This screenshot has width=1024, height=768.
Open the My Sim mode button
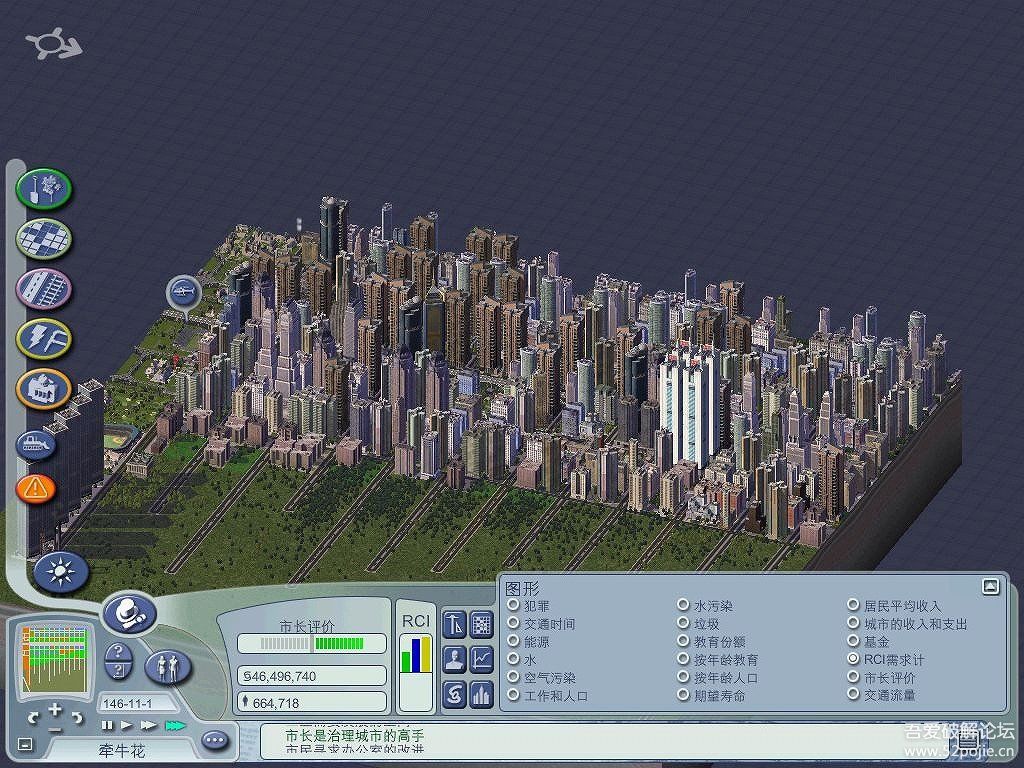pos(168,665)
